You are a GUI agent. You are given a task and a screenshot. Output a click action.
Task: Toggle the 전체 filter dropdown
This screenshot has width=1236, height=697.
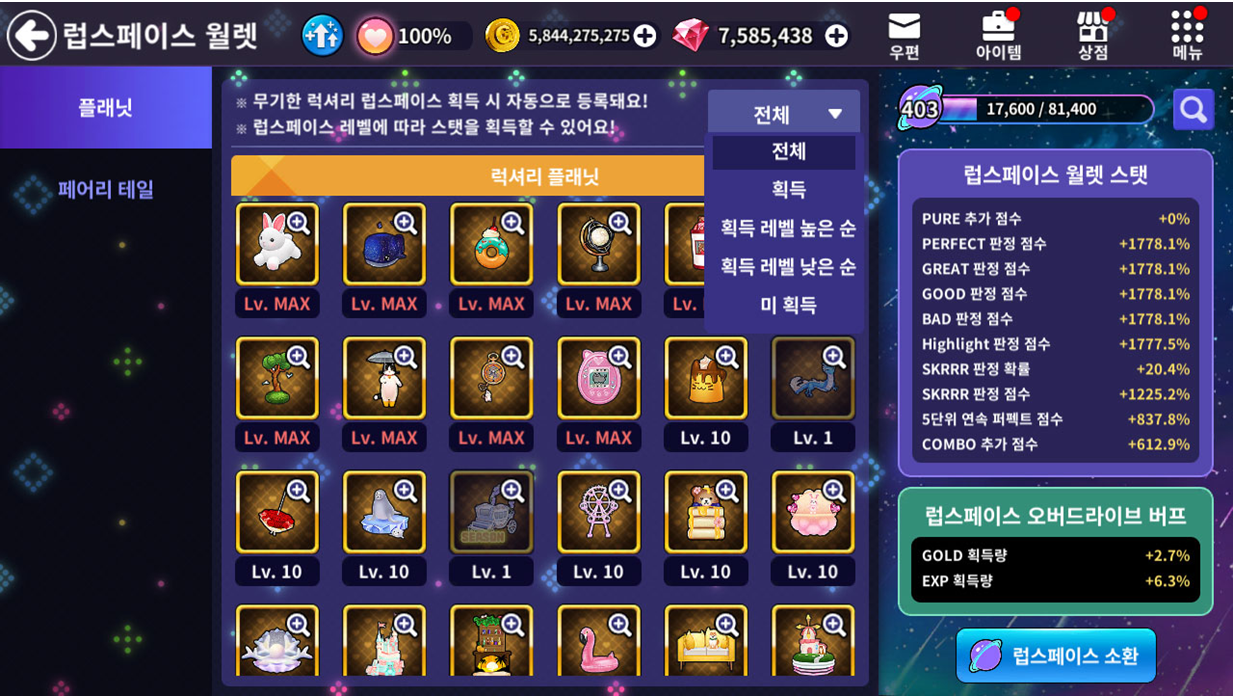(x=784, y=113)
